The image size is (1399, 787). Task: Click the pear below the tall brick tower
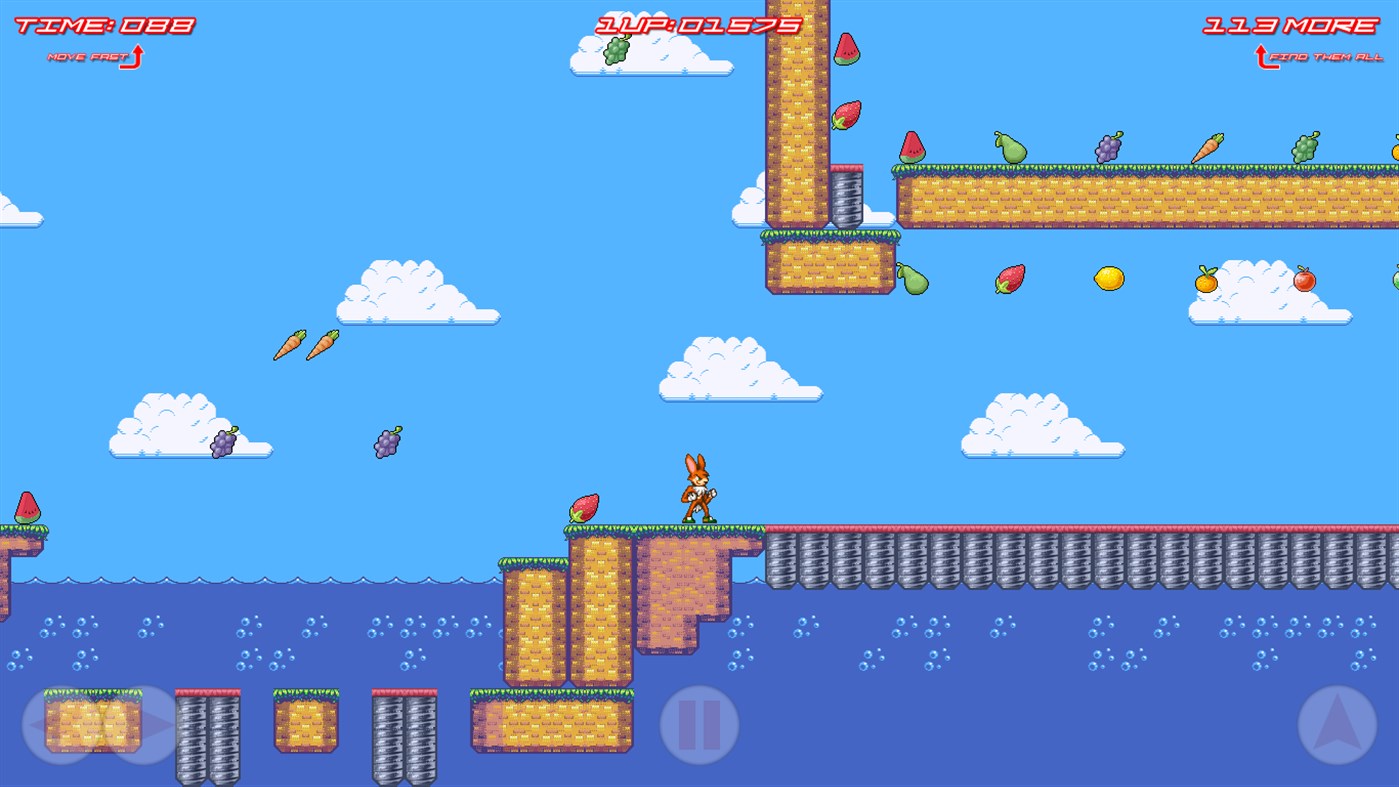913,281
